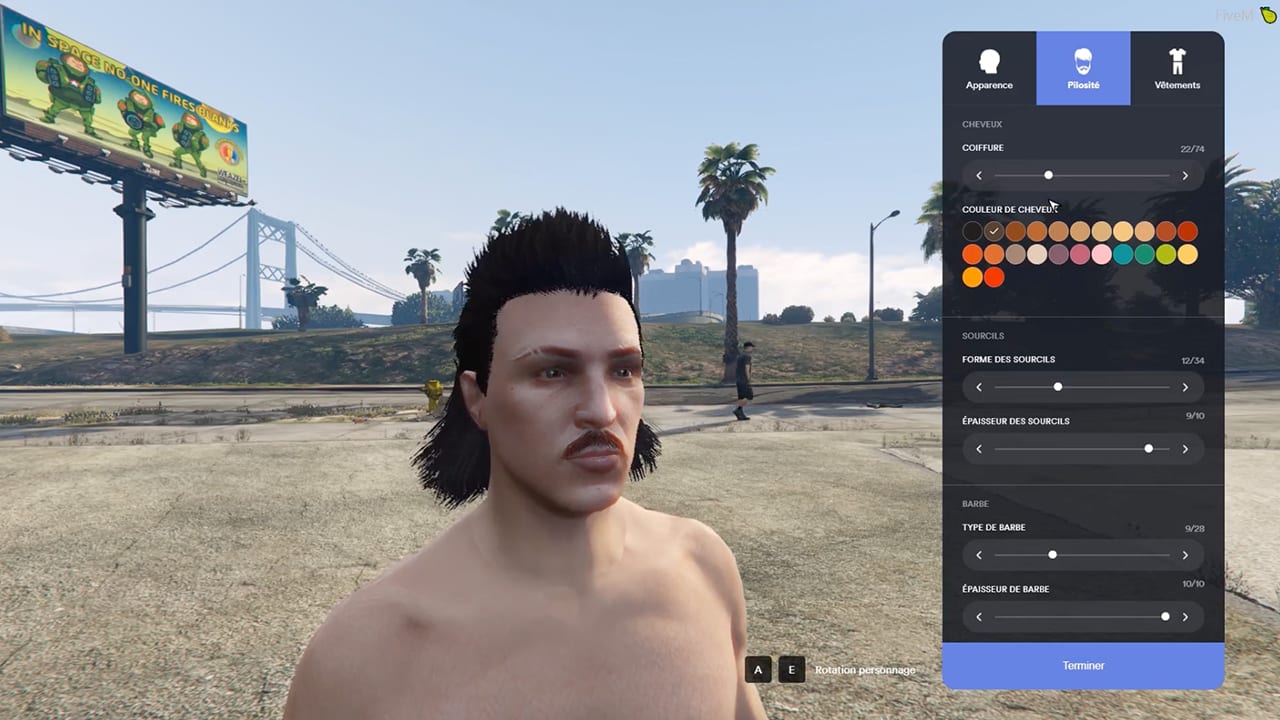This screenshot has width=1280, height=720.
Task: Go to previous Coiffure hairstyle
Action: 979,176
